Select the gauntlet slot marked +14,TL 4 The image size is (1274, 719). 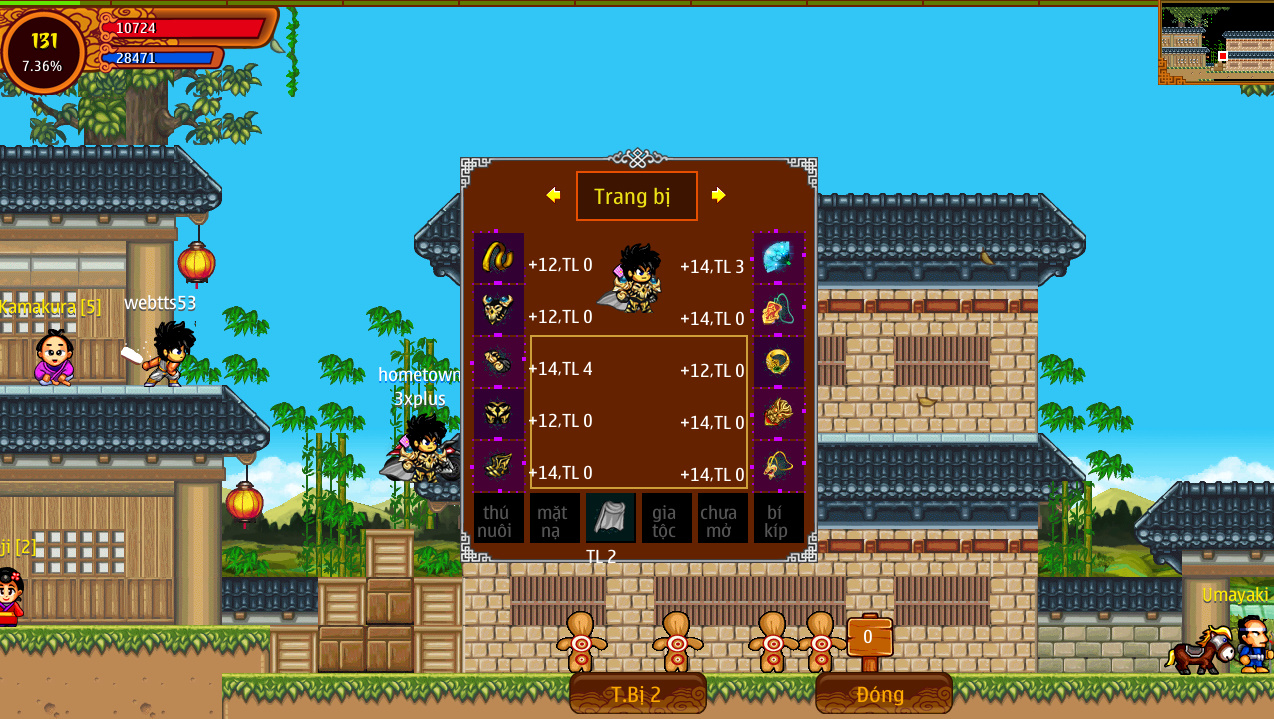click(498, 362)
